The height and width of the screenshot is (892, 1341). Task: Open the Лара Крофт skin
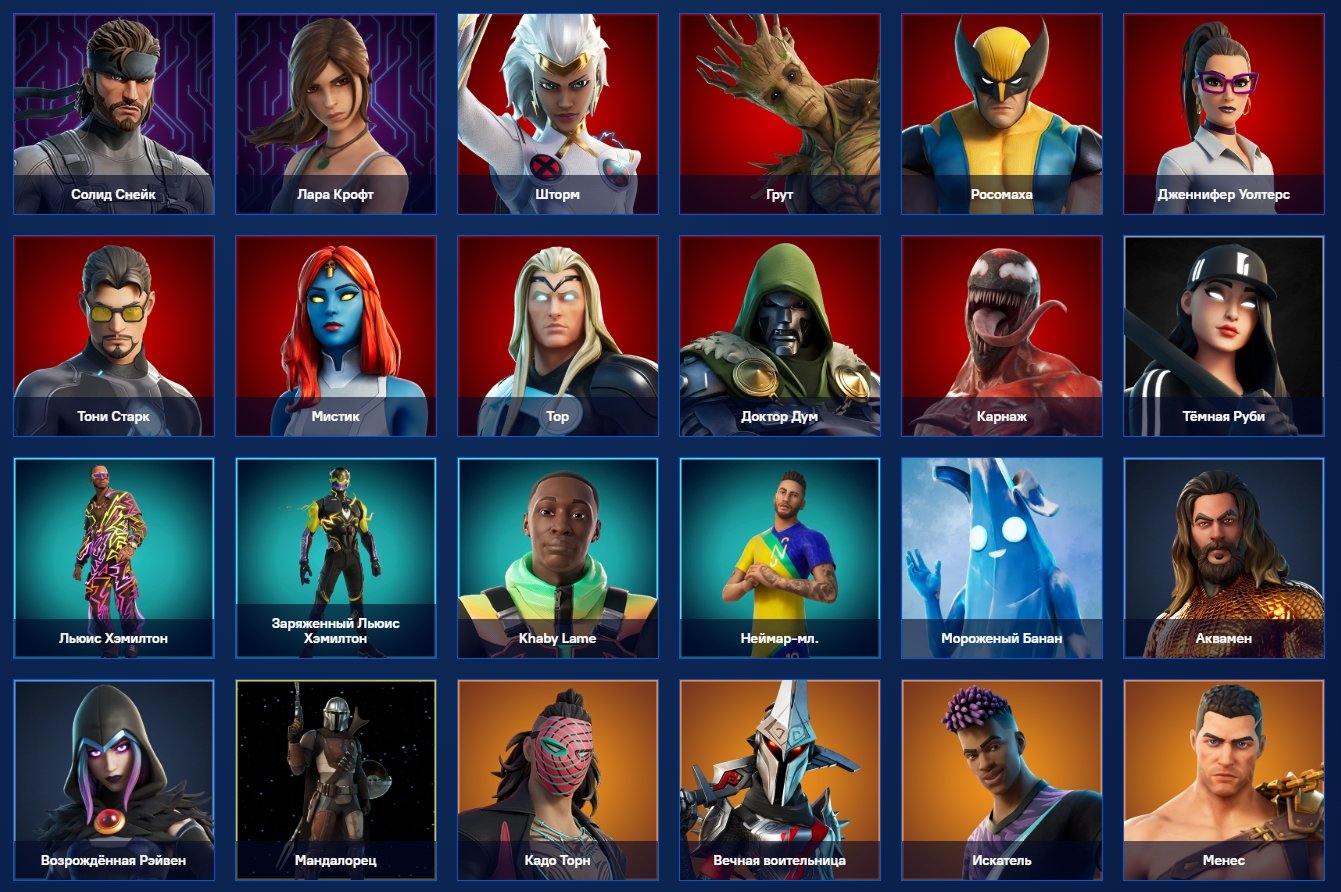click(x=335, y=110)
